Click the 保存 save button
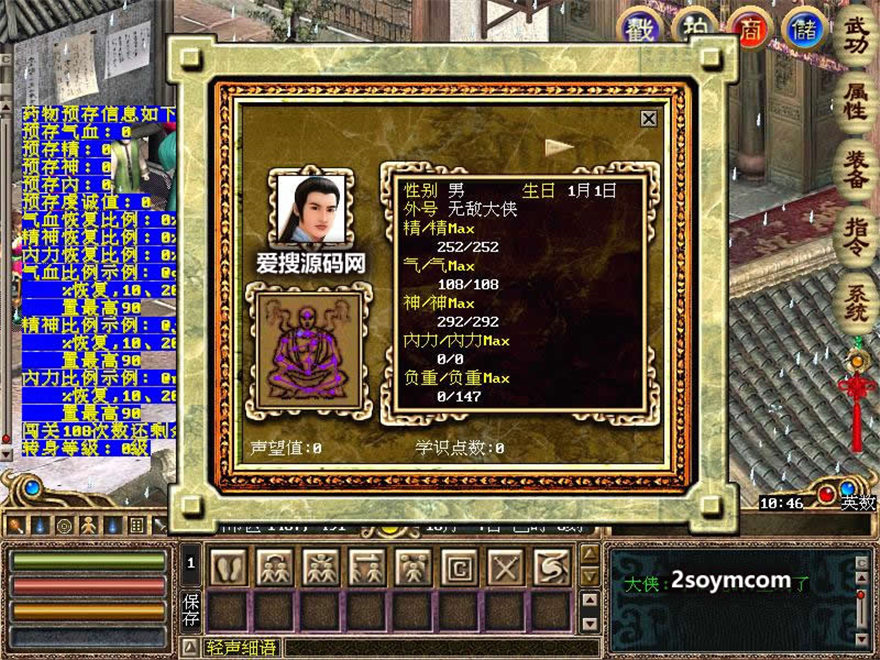Screen dimensions: 880x660 click(191, 612)
